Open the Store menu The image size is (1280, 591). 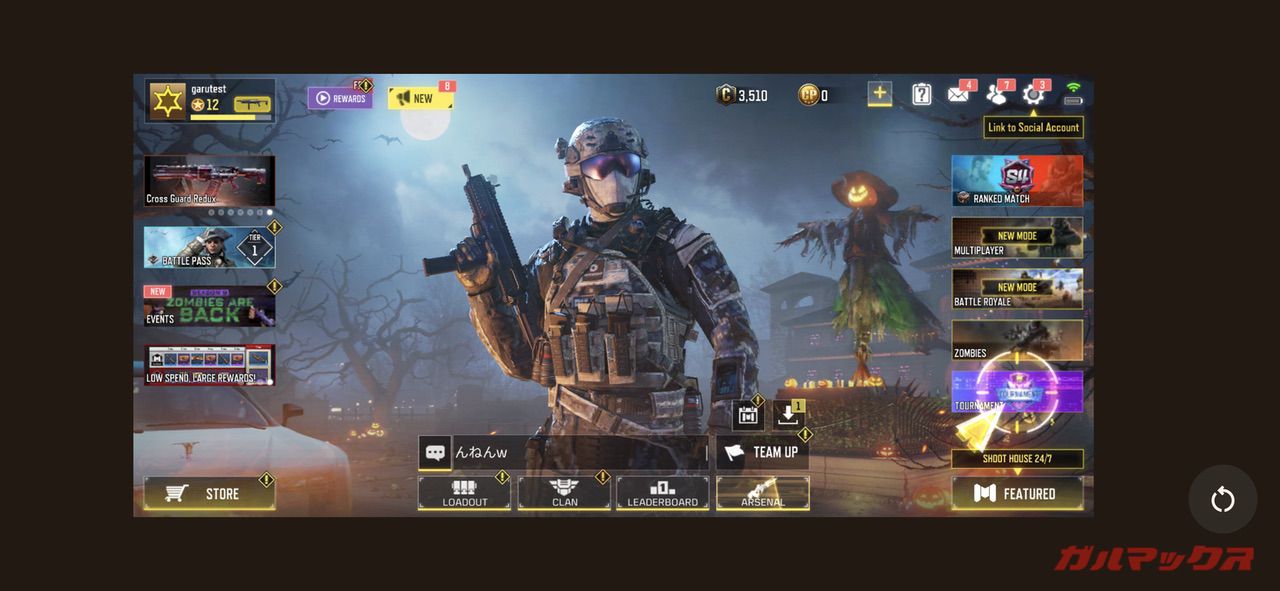coord(209,493)
